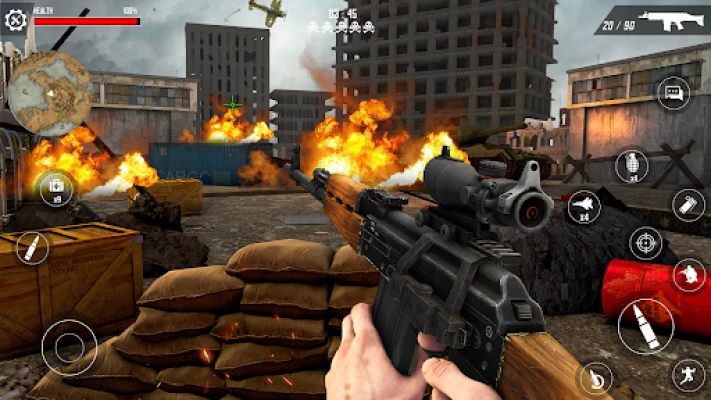Open the chat message button
Image resolution: width=711 pixels, height=400 pixels.
673,93
